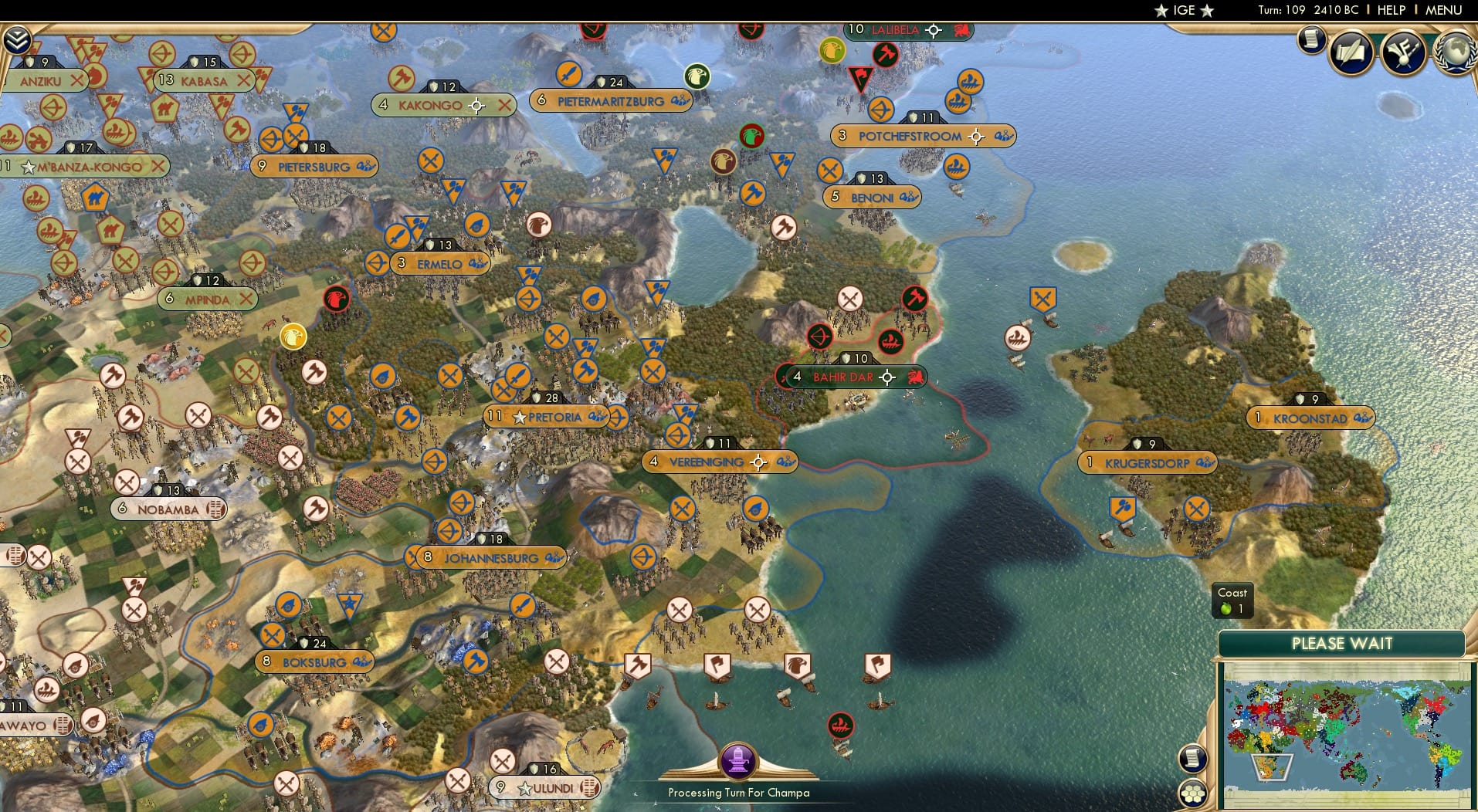This screenshot has width=1478, height=812.
Task: Toggle strategic view with the hex icon
Action: 1194,791
